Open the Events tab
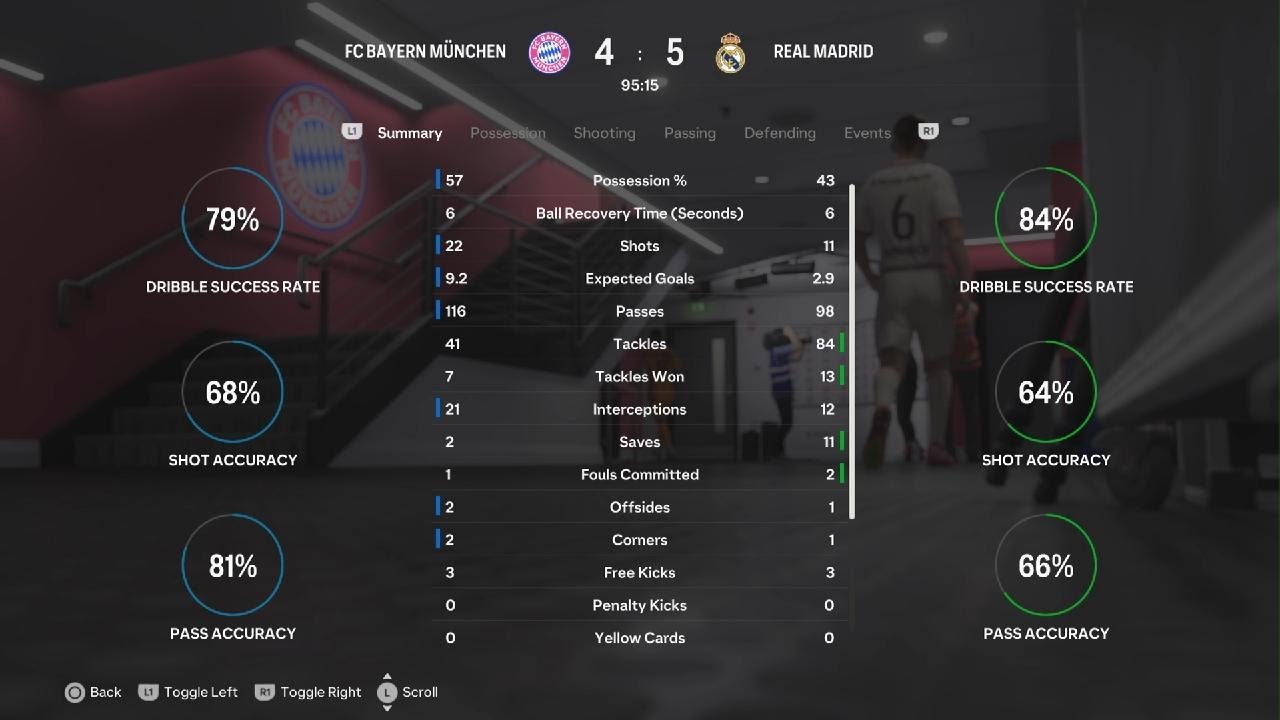The width and height of the screenshot is (1280, 720). (867, 133)
